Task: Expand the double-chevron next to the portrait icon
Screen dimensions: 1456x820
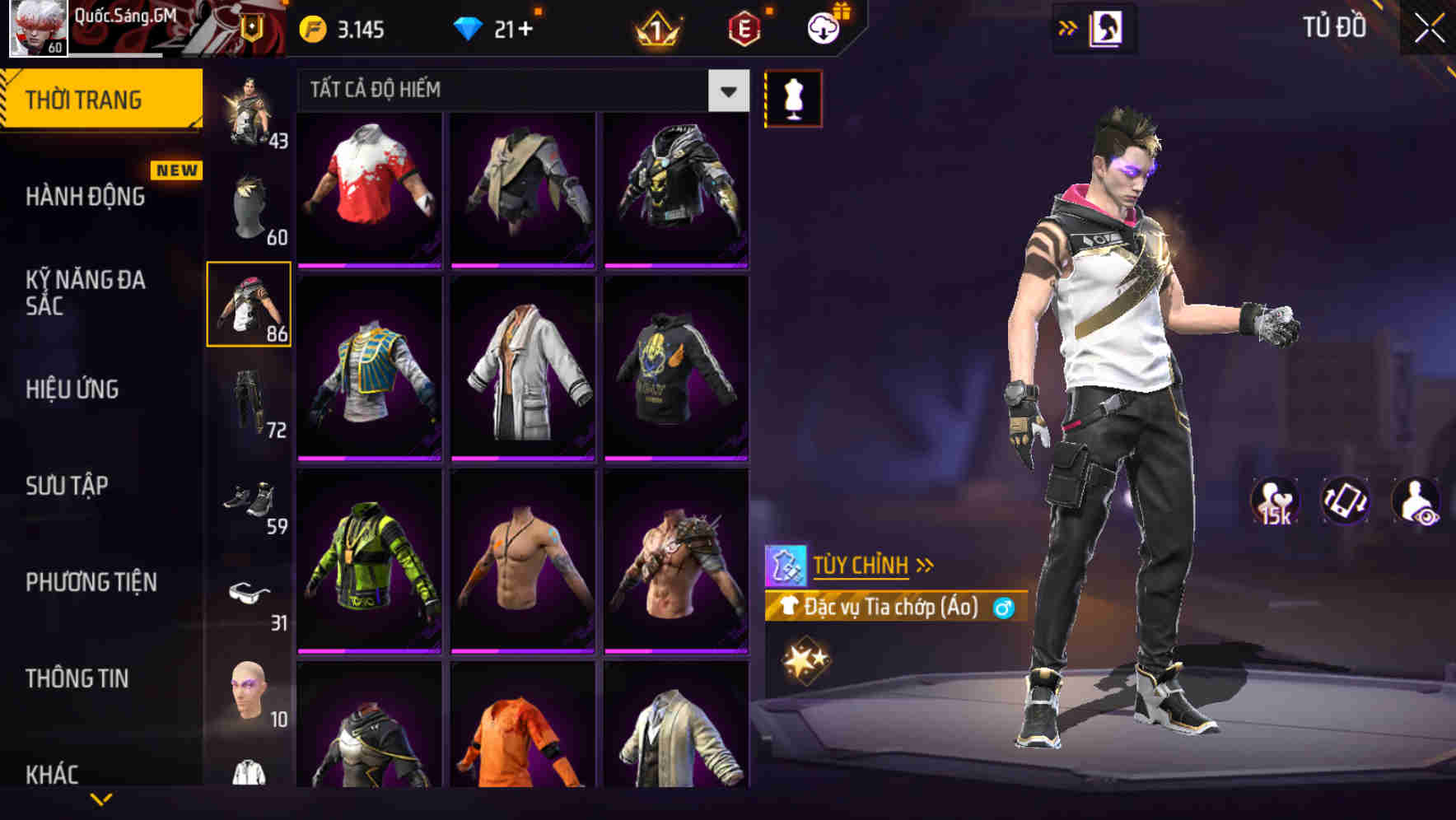Action: click(1068, 26)
